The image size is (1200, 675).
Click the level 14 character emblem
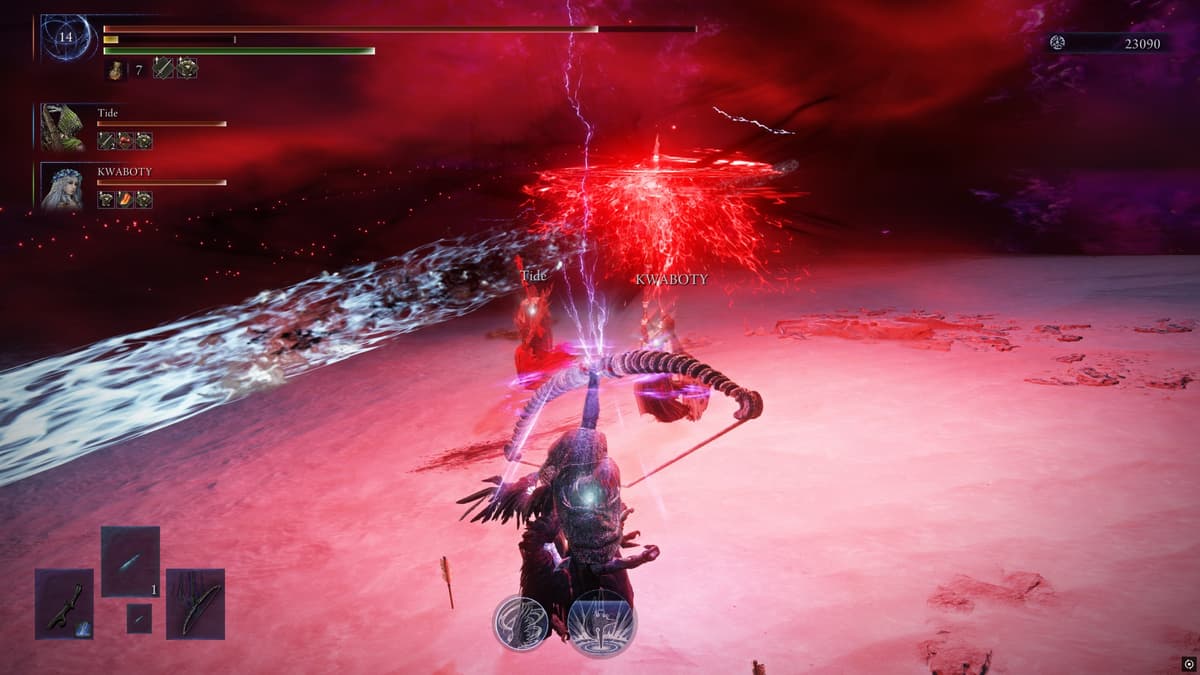point(66,37)
